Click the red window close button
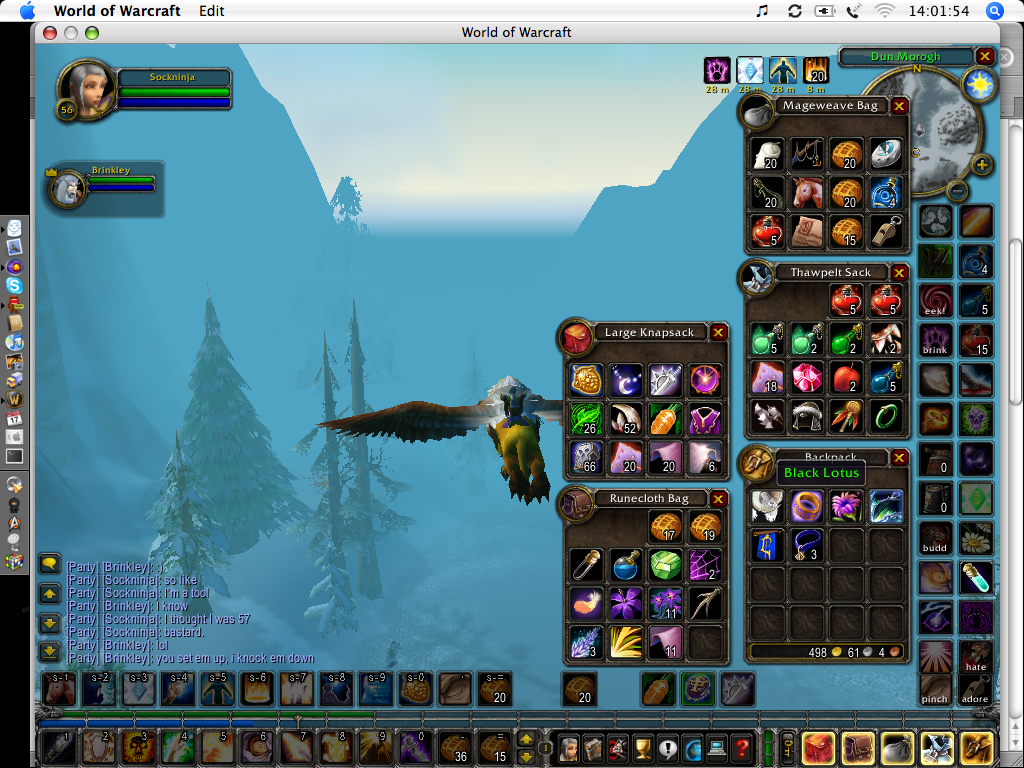Viewport: 1024px width, 768px height. (x=50, y=33)
